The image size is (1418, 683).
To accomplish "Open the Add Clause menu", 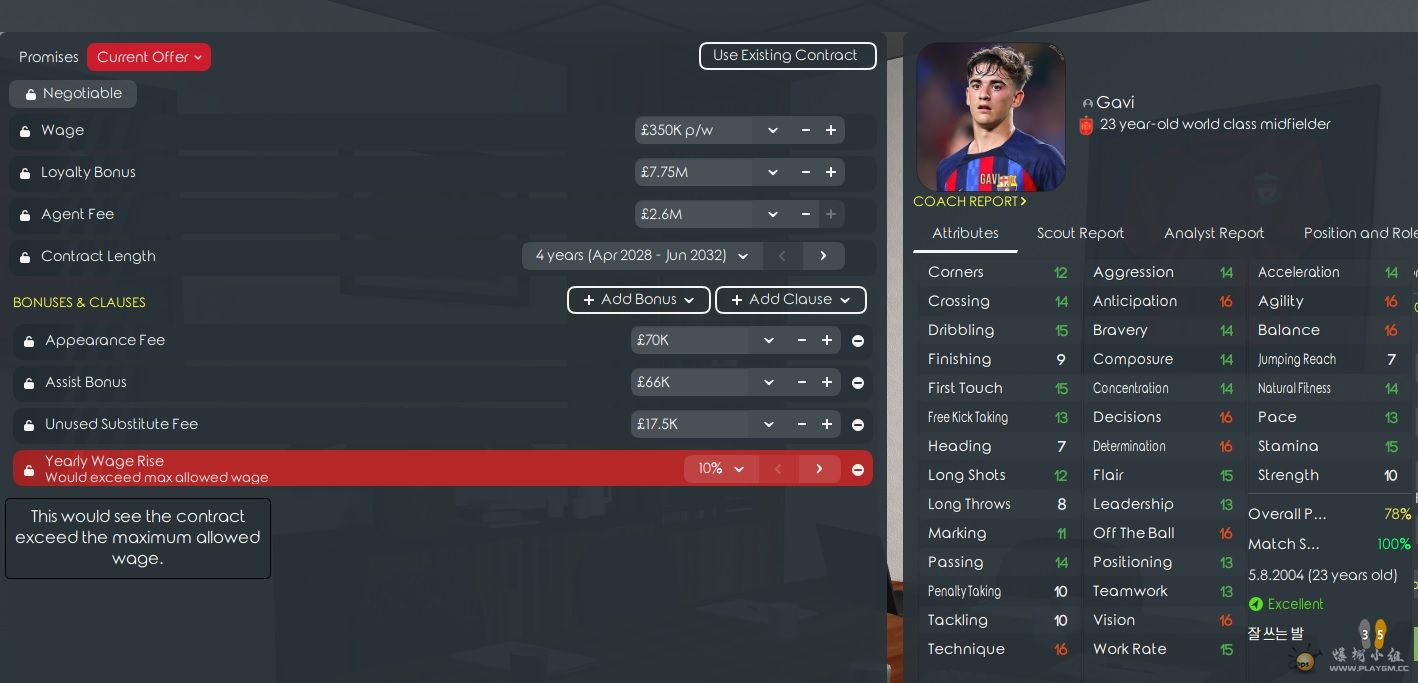I will pyautogui.click(x=790, y=300).
